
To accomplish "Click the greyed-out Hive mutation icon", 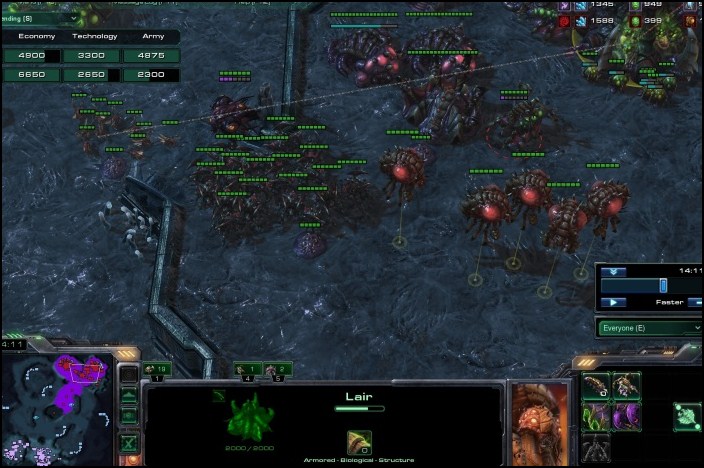I will click(597, 446).
